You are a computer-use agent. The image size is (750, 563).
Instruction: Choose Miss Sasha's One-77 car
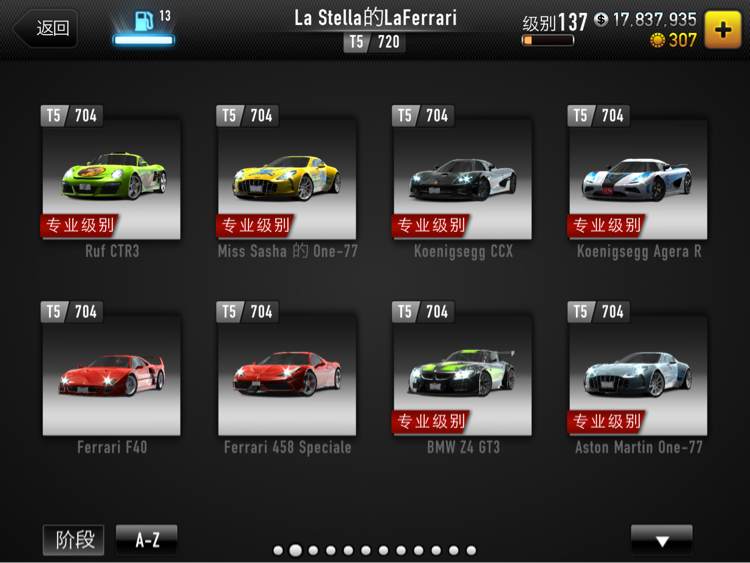pyautogui.click(x=287, y=178)
